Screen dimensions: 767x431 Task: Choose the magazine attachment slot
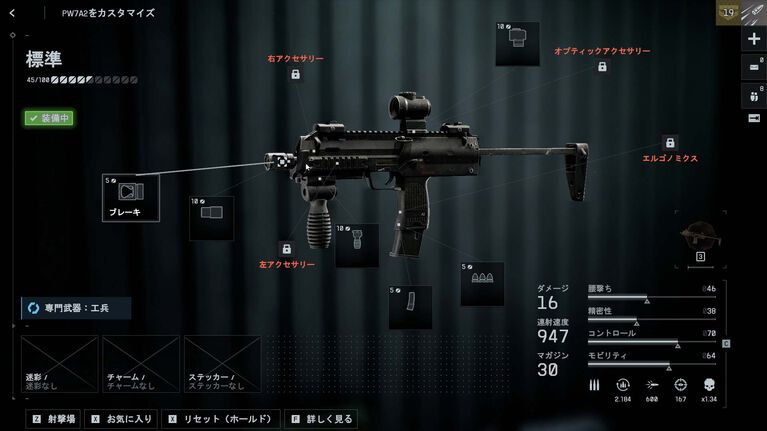click(410, 306)
